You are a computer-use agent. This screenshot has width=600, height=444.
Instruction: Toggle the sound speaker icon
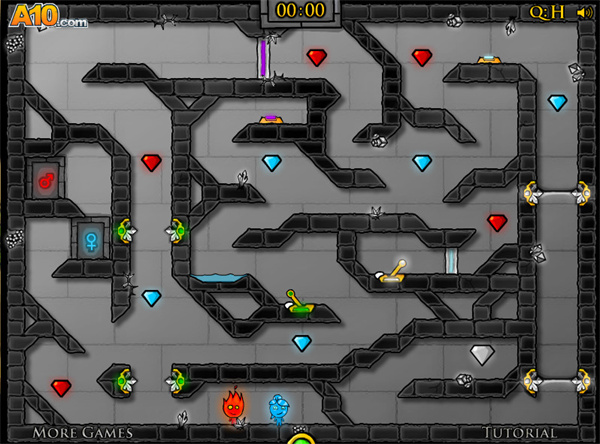(583, 13)
